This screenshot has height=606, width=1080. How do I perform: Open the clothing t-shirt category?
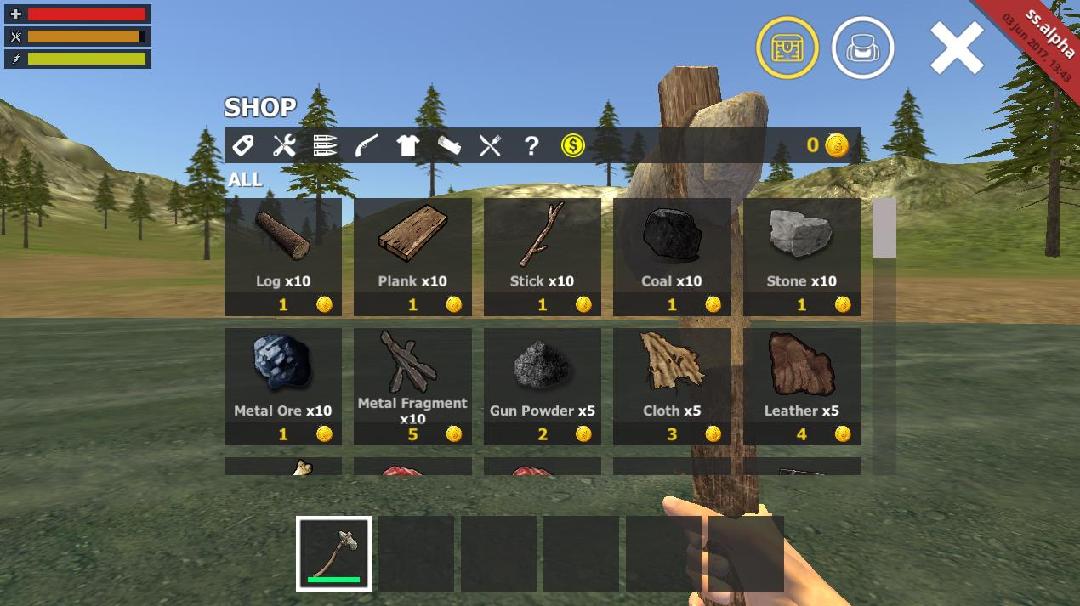click(407, 146)
